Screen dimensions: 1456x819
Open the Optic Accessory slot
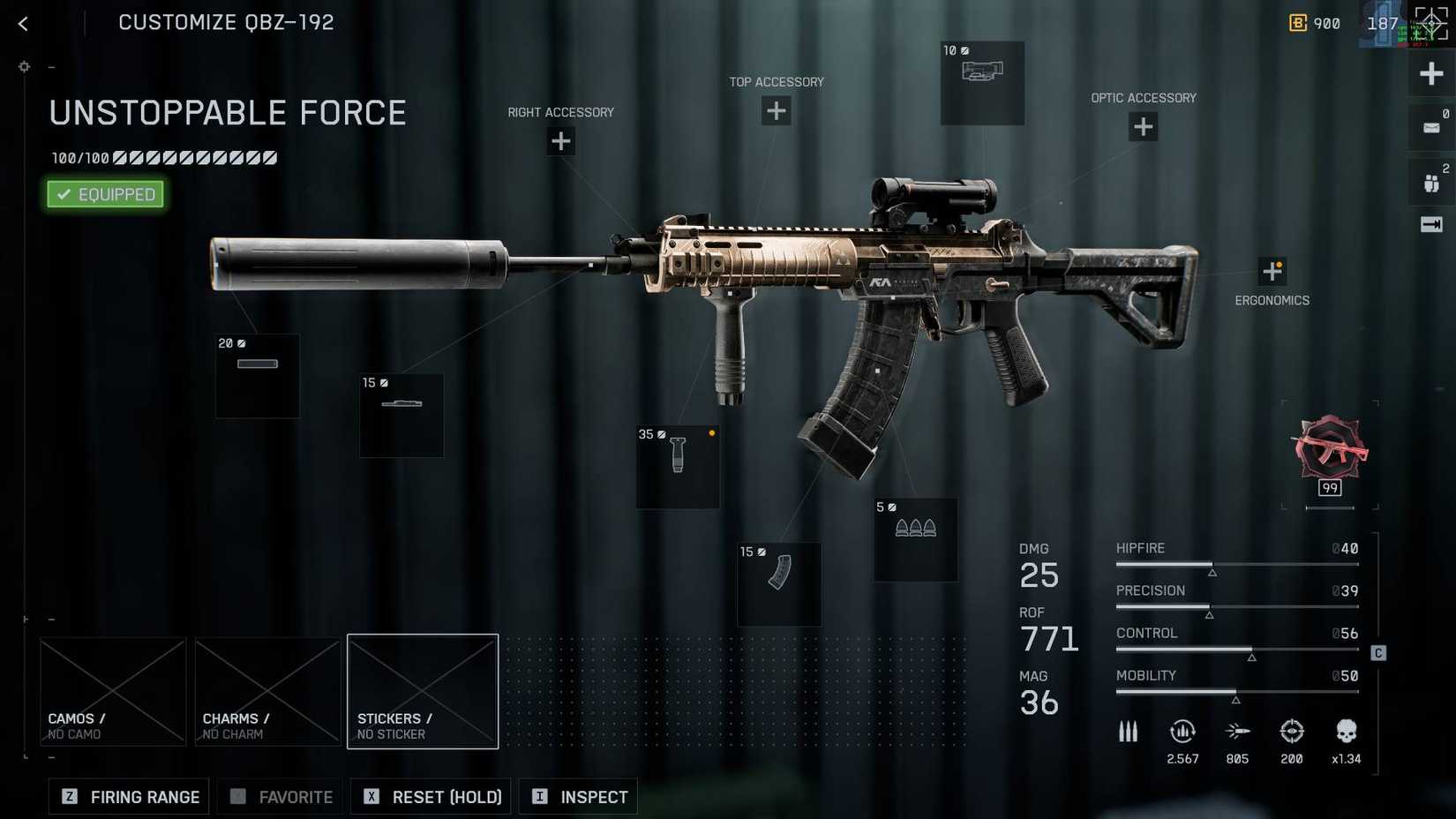[1143, 127]
